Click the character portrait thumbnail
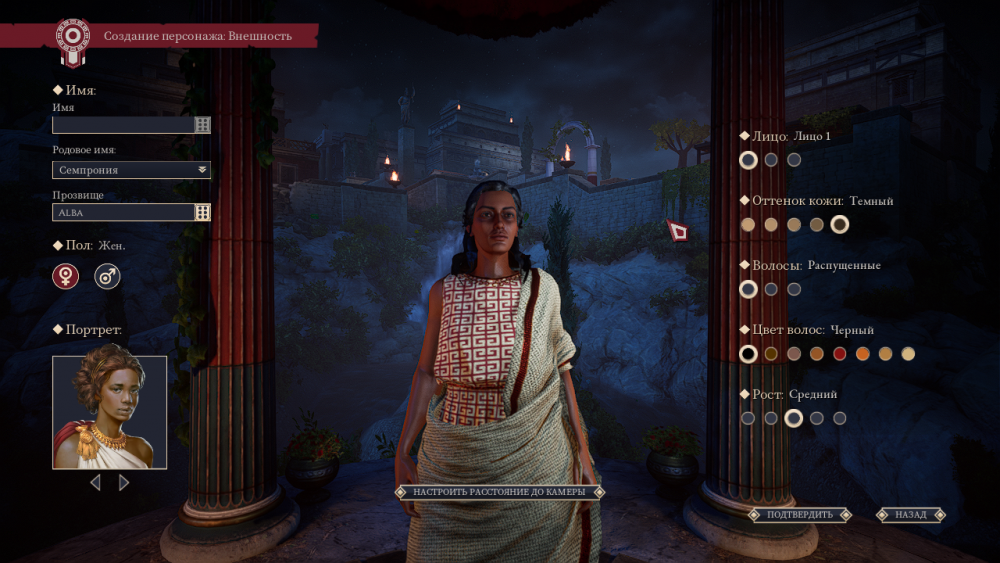The height and width of the screenshot is (563, 1000). tap(110, 412)
